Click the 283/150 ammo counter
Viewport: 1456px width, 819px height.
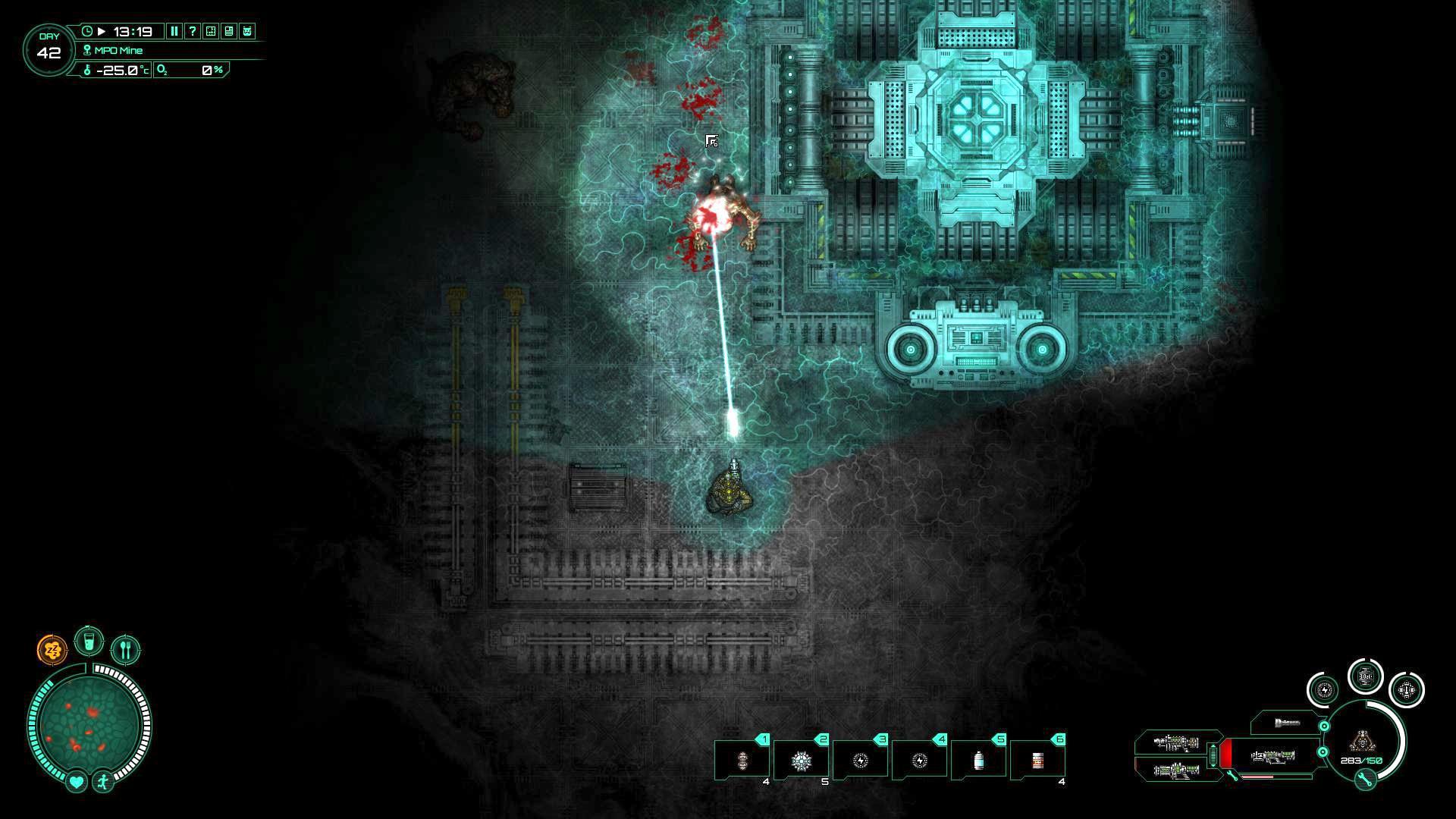pyautogui.click(x=1361, y=761)
